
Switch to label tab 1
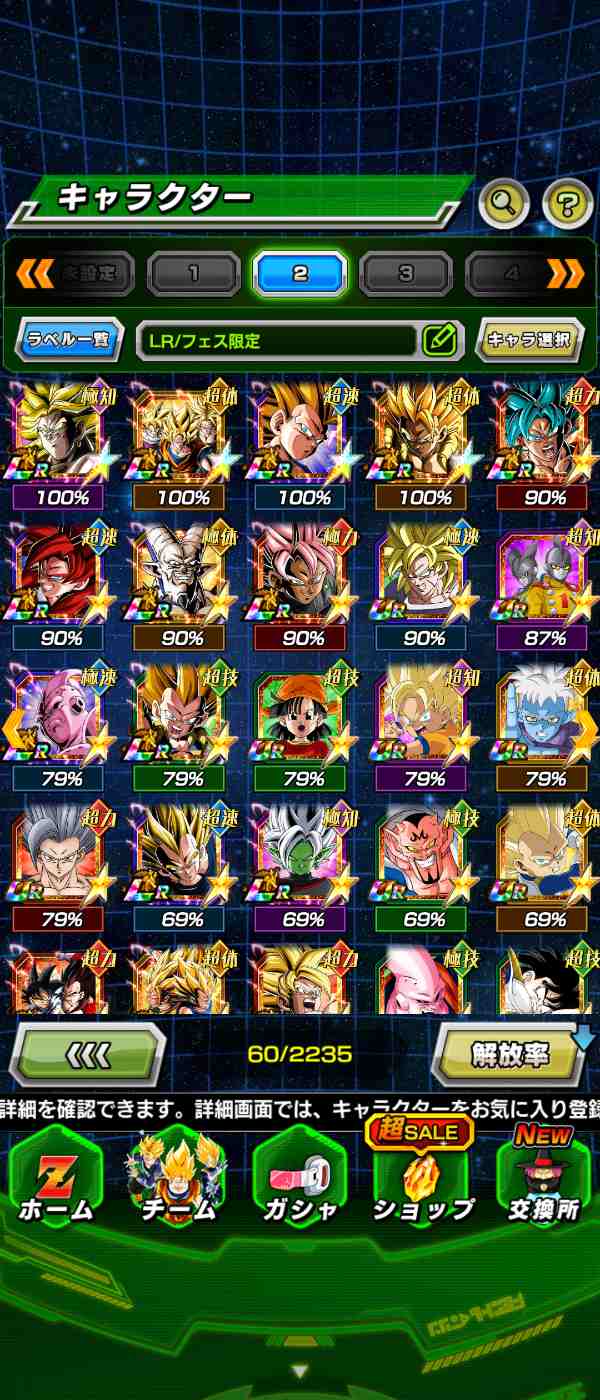(194, 273)
